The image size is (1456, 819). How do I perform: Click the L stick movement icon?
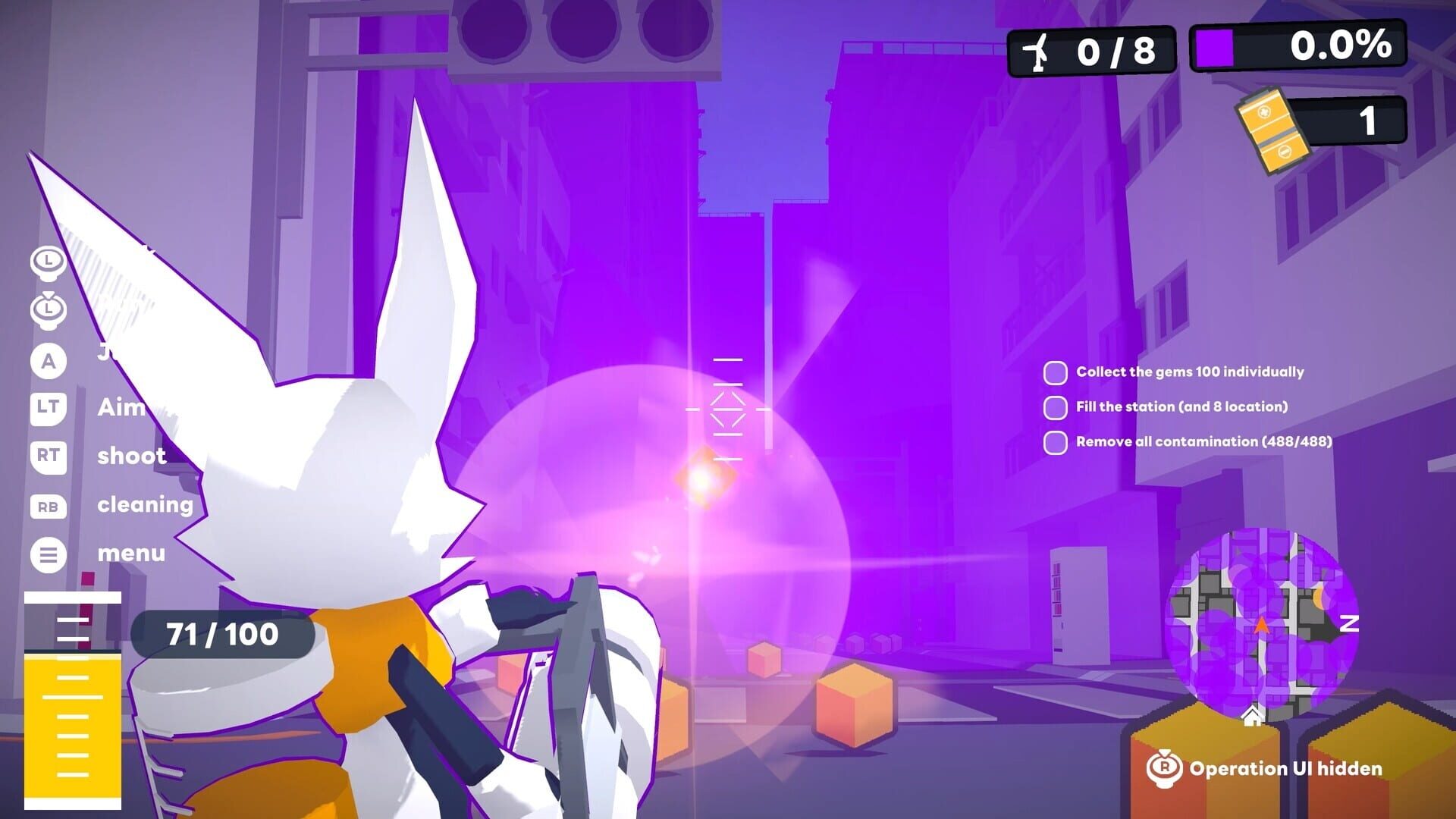[x=49, y=262]
